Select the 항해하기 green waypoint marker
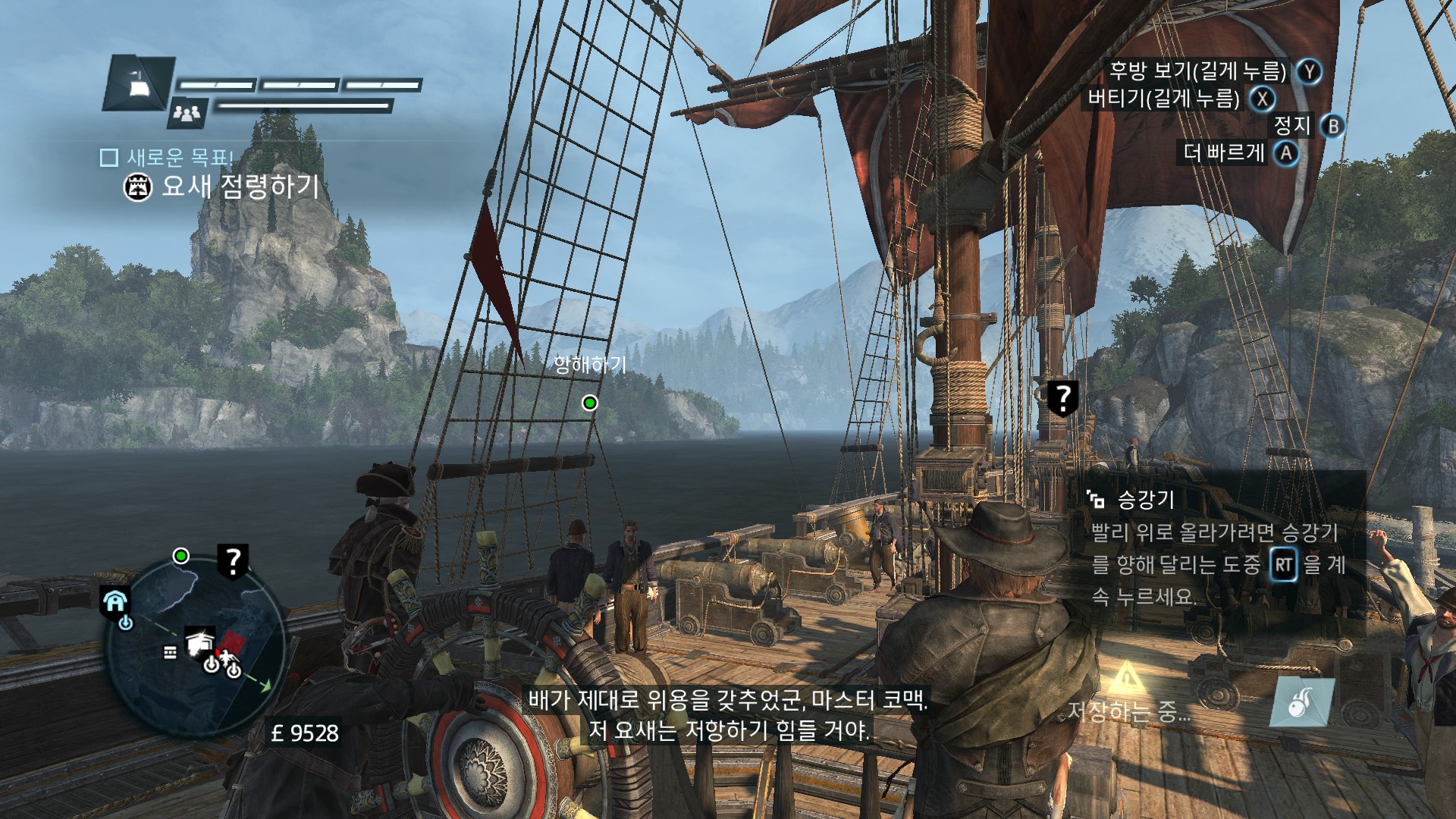Image resolution: width=1456 pixels, height=819 pixels. [x=590, y=403]
